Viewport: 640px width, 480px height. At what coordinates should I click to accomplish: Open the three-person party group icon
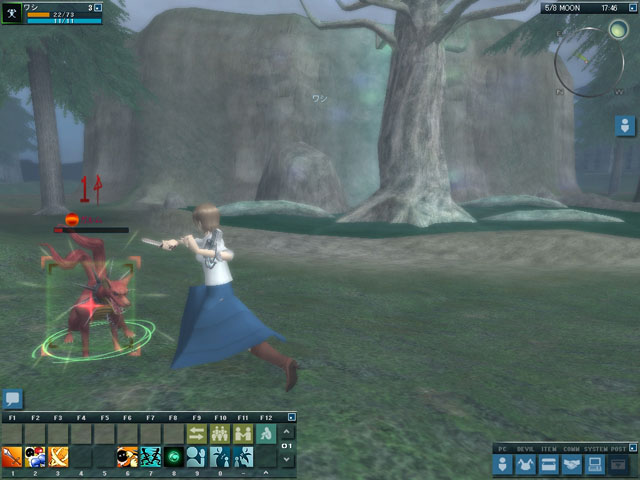[x=219, y=433]
